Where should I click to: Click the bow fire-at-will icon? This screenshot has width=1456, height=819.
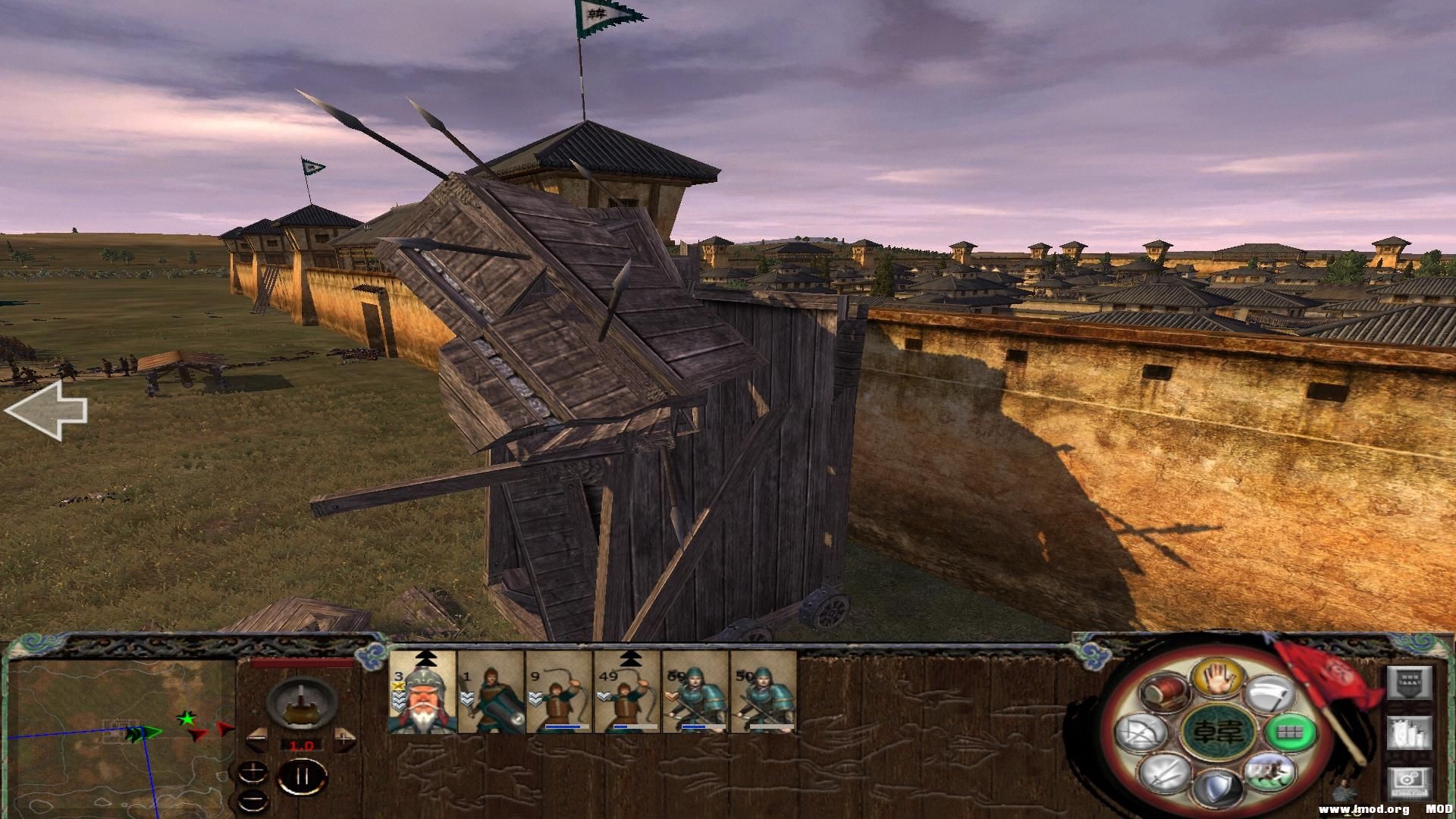[x=1142, y=733]
